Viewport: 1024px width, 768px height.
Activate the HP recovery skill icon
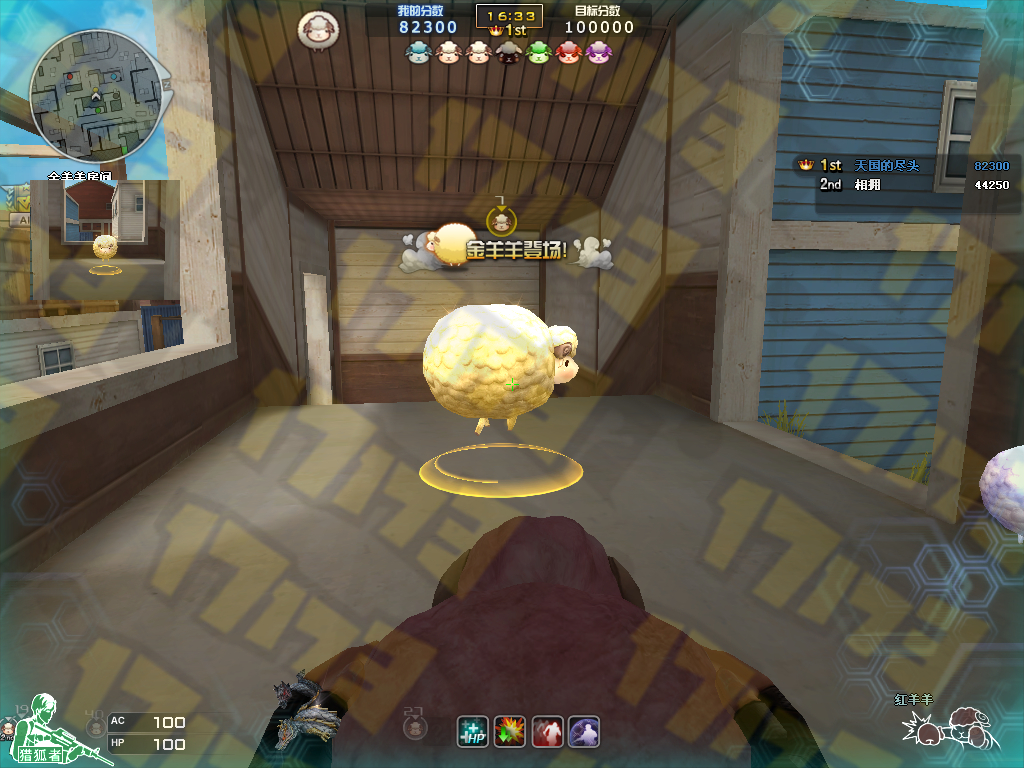click(x=472, y=731)
